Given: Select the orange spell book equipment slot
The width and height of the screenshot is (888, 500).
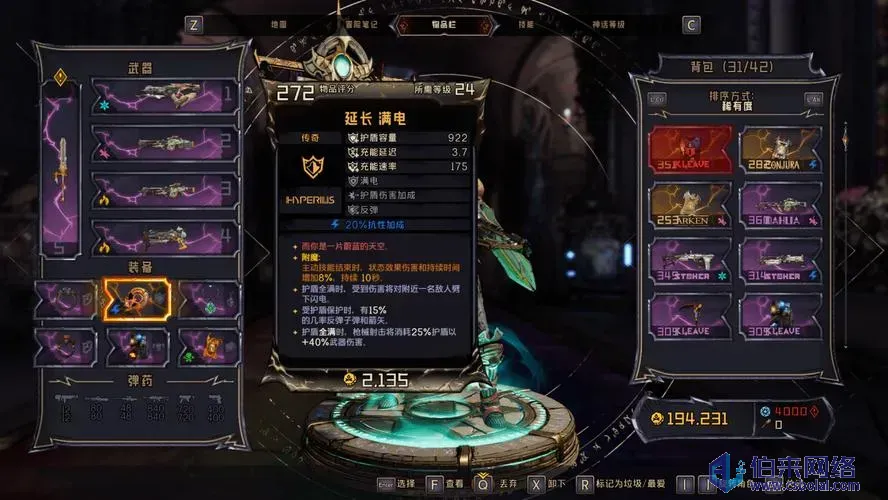Looking at the screenshot, I should 209,345.
